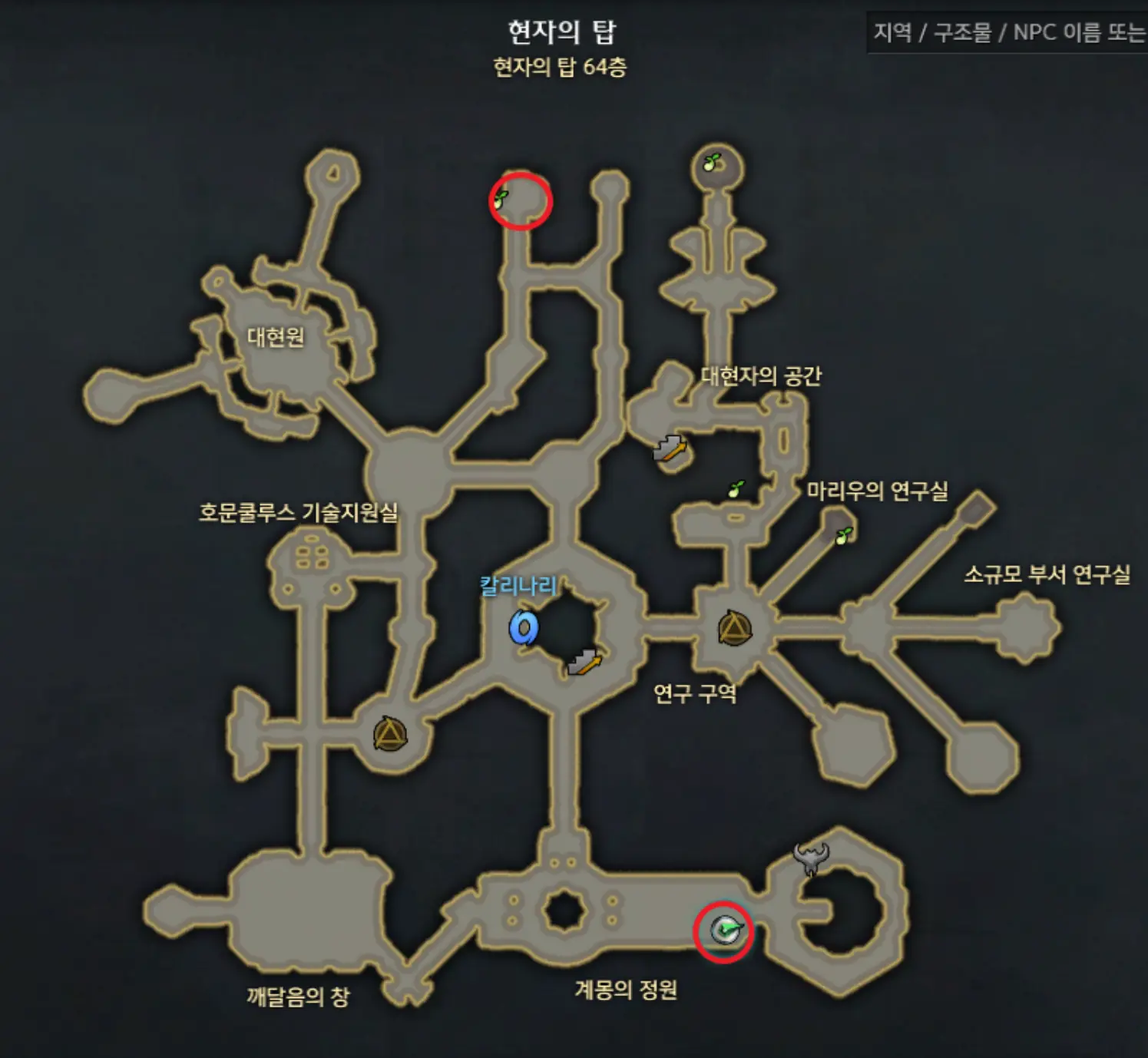Select the 칼리나리 NPC name label

518,584
